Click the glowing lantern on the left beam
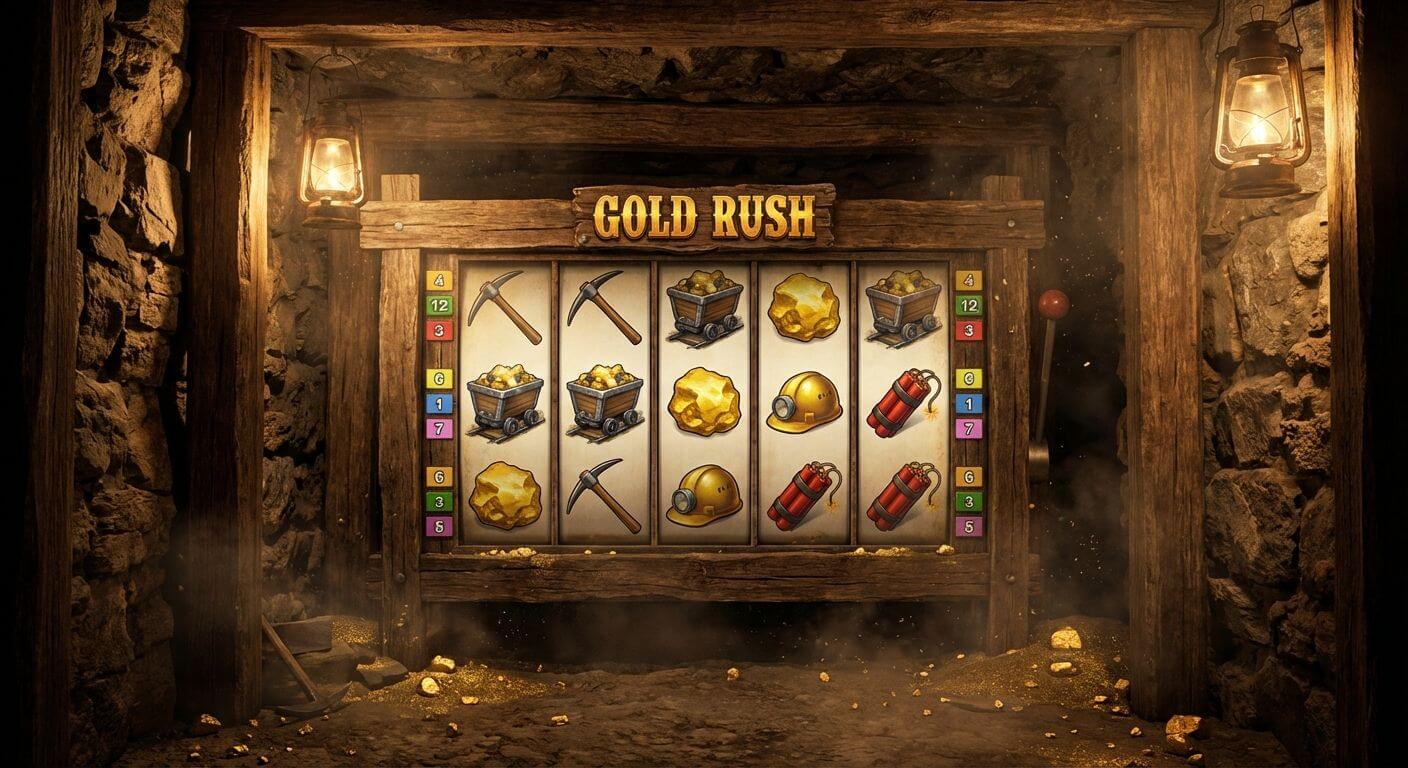Image resolution: width=1408 pixels, height=768 pixels. point(332,160)
